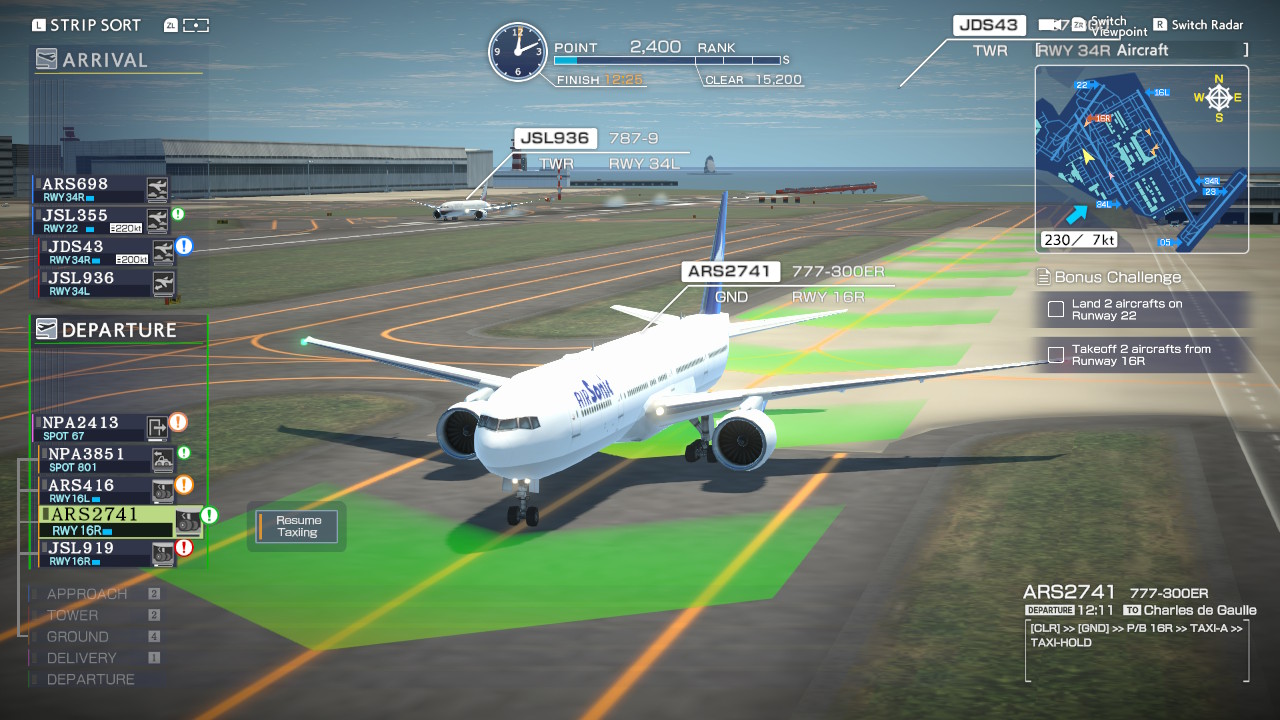
Task: Select the compass rose on the radar map
Action: click(x=1218, y=96)
